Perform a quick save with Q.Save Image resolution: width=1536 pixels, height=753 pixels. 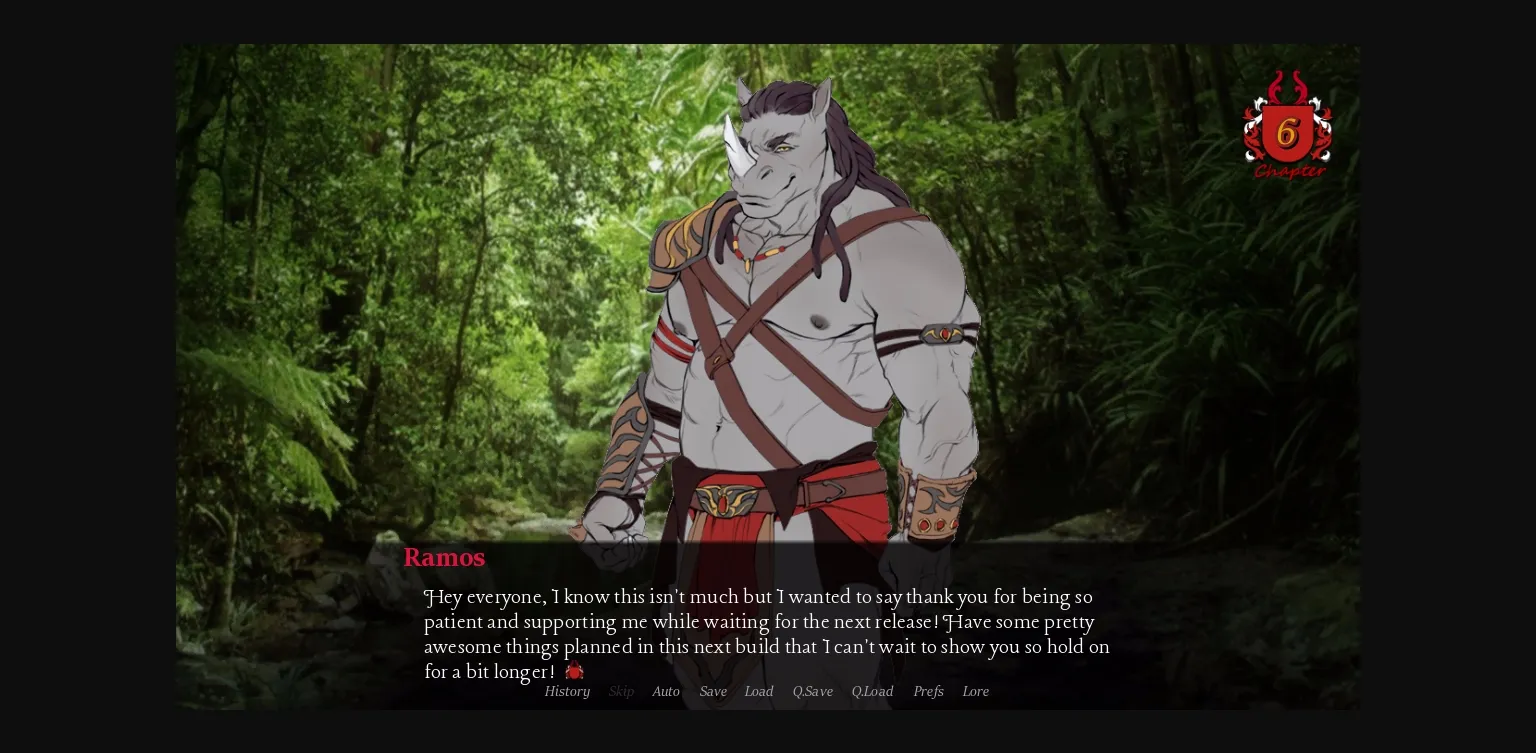tap(812, 691)
